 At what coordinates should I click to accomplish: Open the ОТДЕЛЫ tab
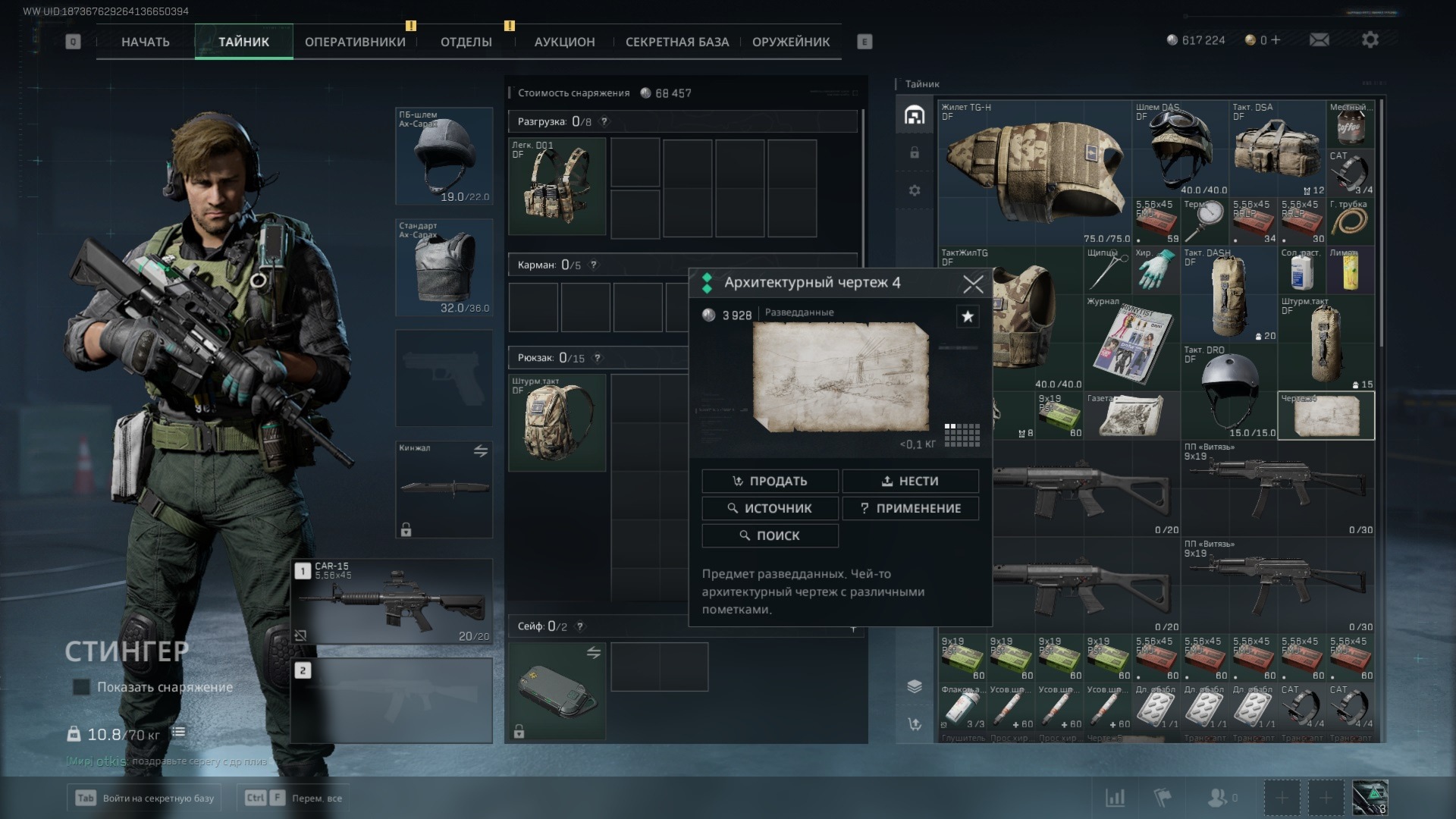(466, 42)
